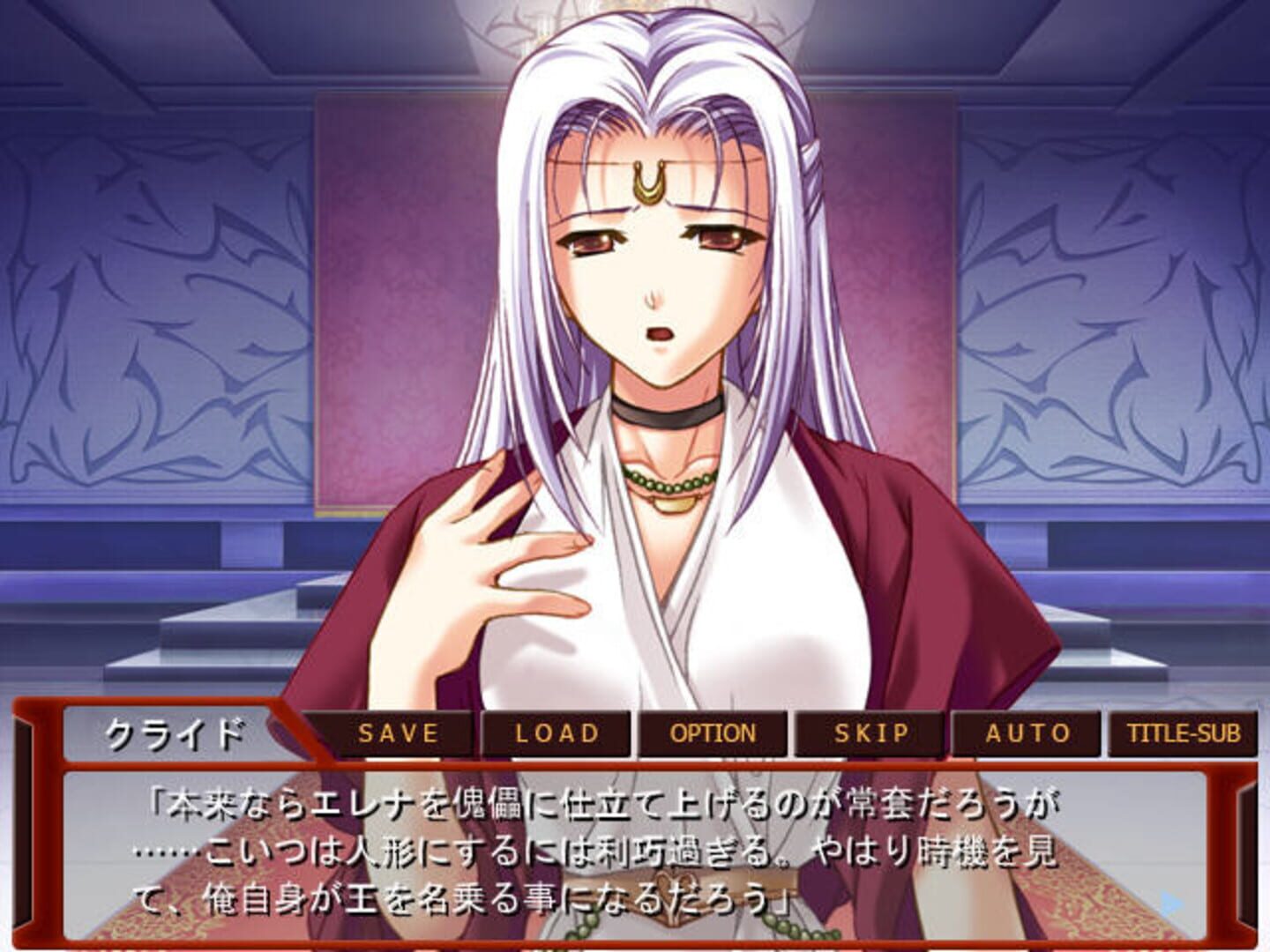The image size is (1270, 952).
Task: Open OPTION to adjust game settings
Action: (712, 733)
